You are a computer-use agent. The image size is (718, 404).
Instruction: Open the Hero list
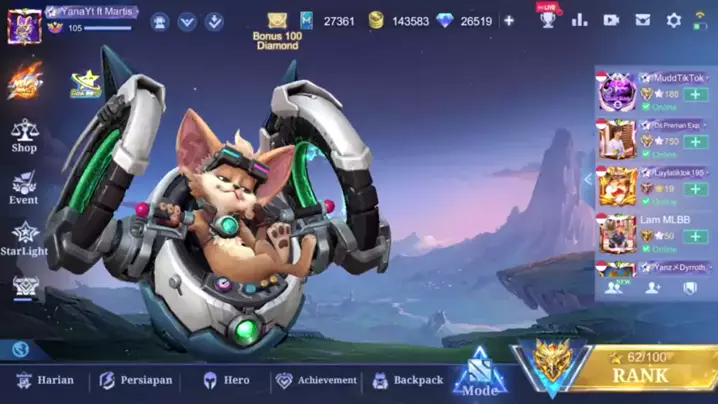[227, 380]
